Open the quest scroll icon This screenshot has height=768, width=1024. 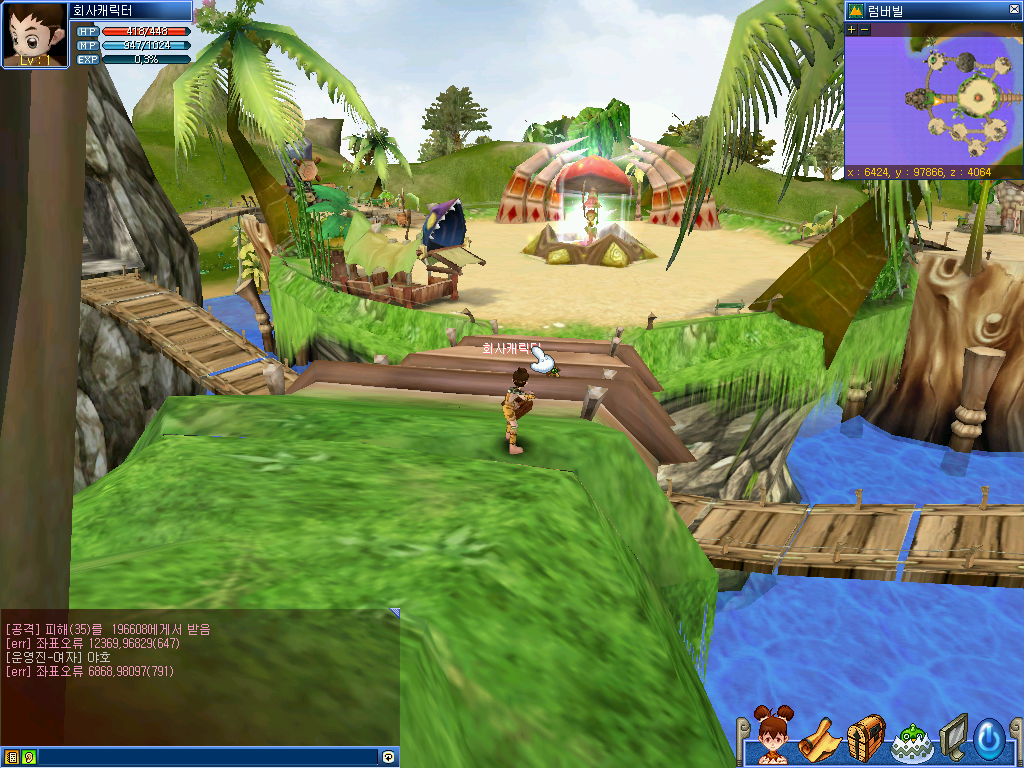(x=819, y=739)
